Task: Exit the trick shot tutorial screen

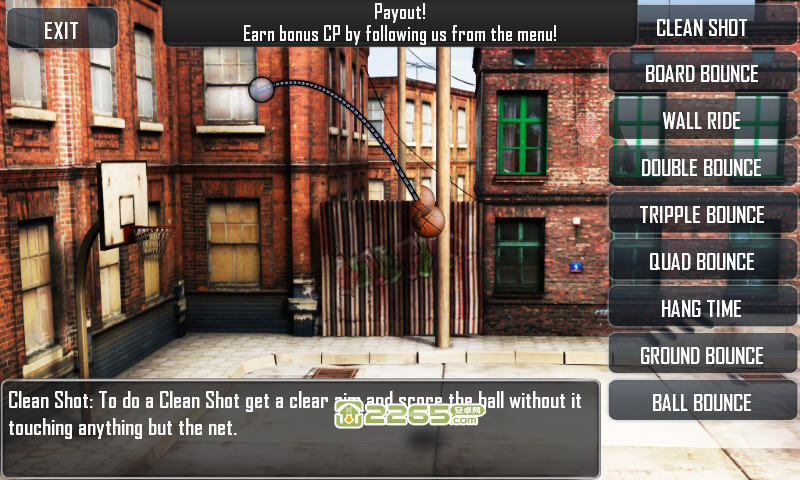Action: click(x=61, y=30)
